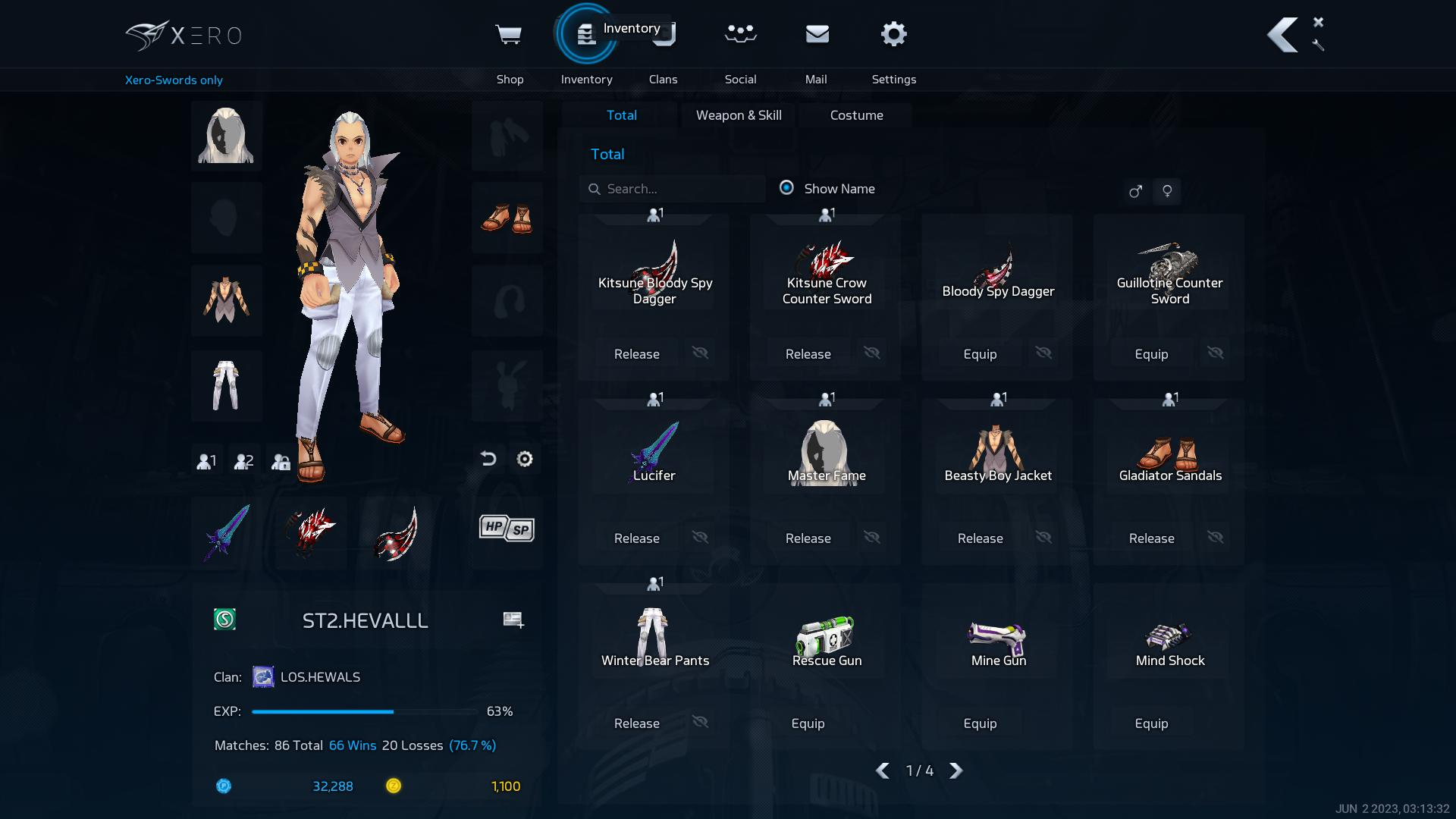The height and width of the screenshot is (819, 1456).
Task: Equip the Guillotine Counter Sword
Action: click(x=1151, y=354)
